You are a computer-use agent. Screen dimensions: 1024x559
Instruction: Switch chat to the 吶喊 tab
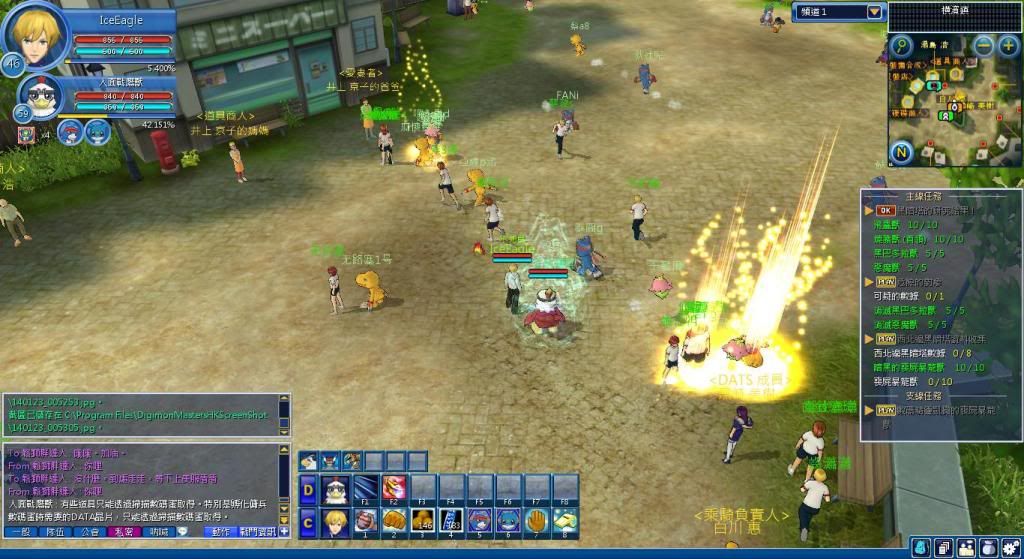tap(159, 532)
